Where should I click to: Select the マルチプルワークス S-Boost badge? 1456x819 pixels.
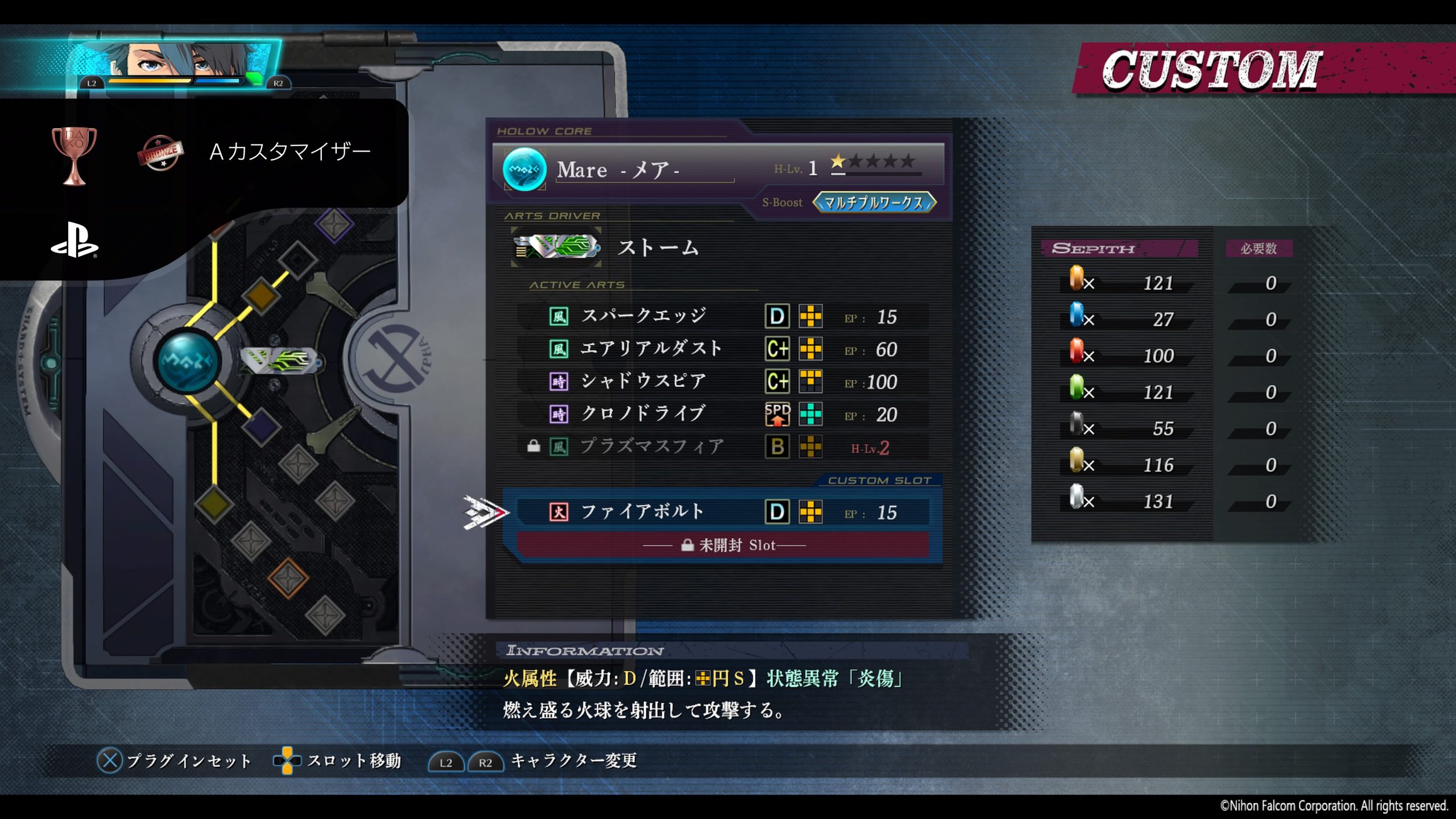(874, 202)
